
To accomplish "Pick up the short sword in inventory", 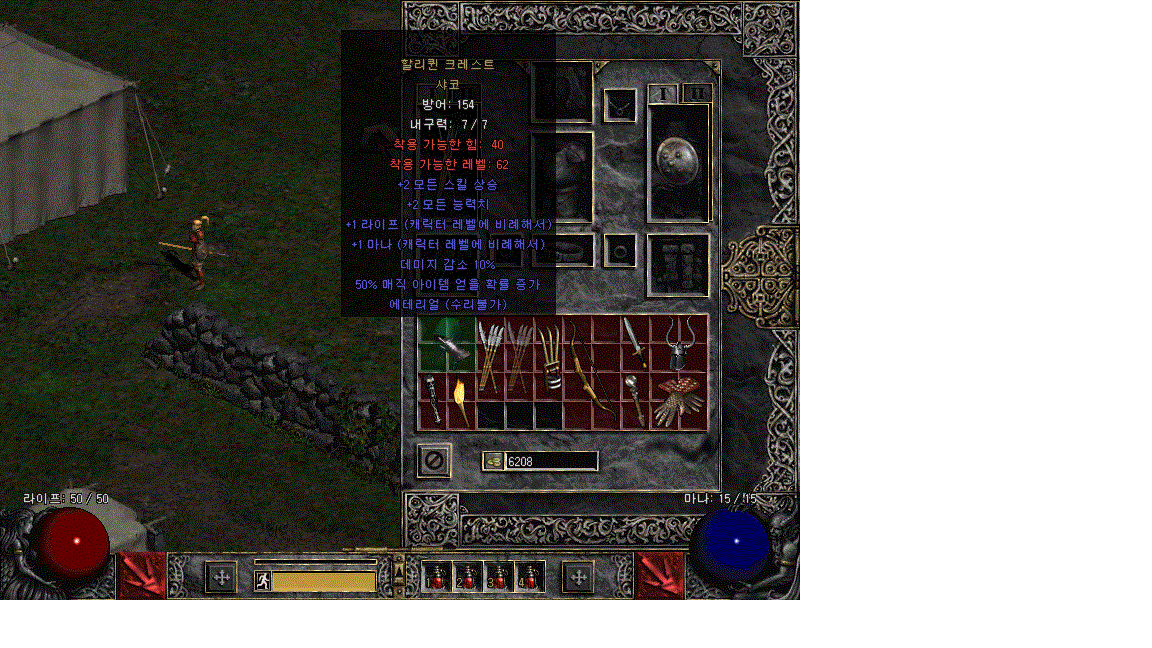I will [635, 343].
